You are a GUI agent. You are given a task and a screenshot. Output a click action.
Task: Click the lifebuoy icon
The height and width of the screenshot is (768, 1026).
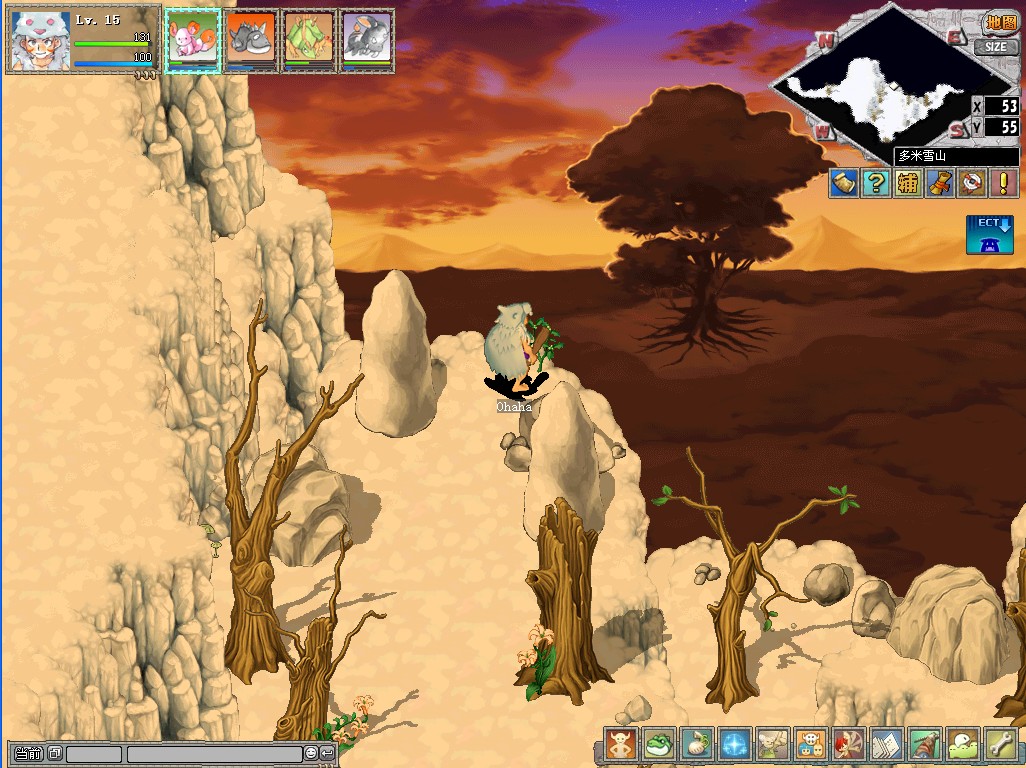click(970, 183)
